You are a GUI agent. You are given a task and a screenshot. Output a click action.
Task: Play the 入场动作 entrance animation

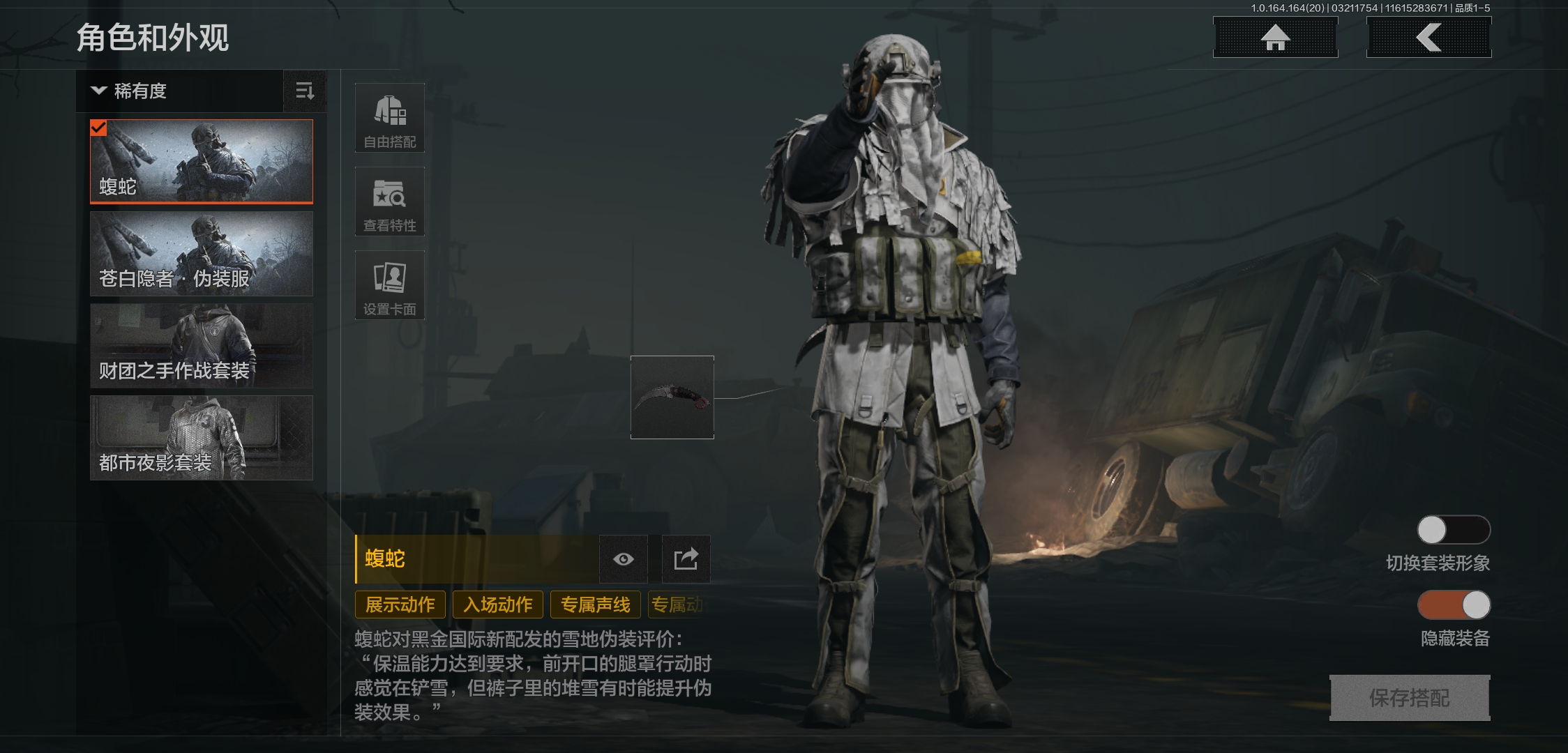click(498, 604)
